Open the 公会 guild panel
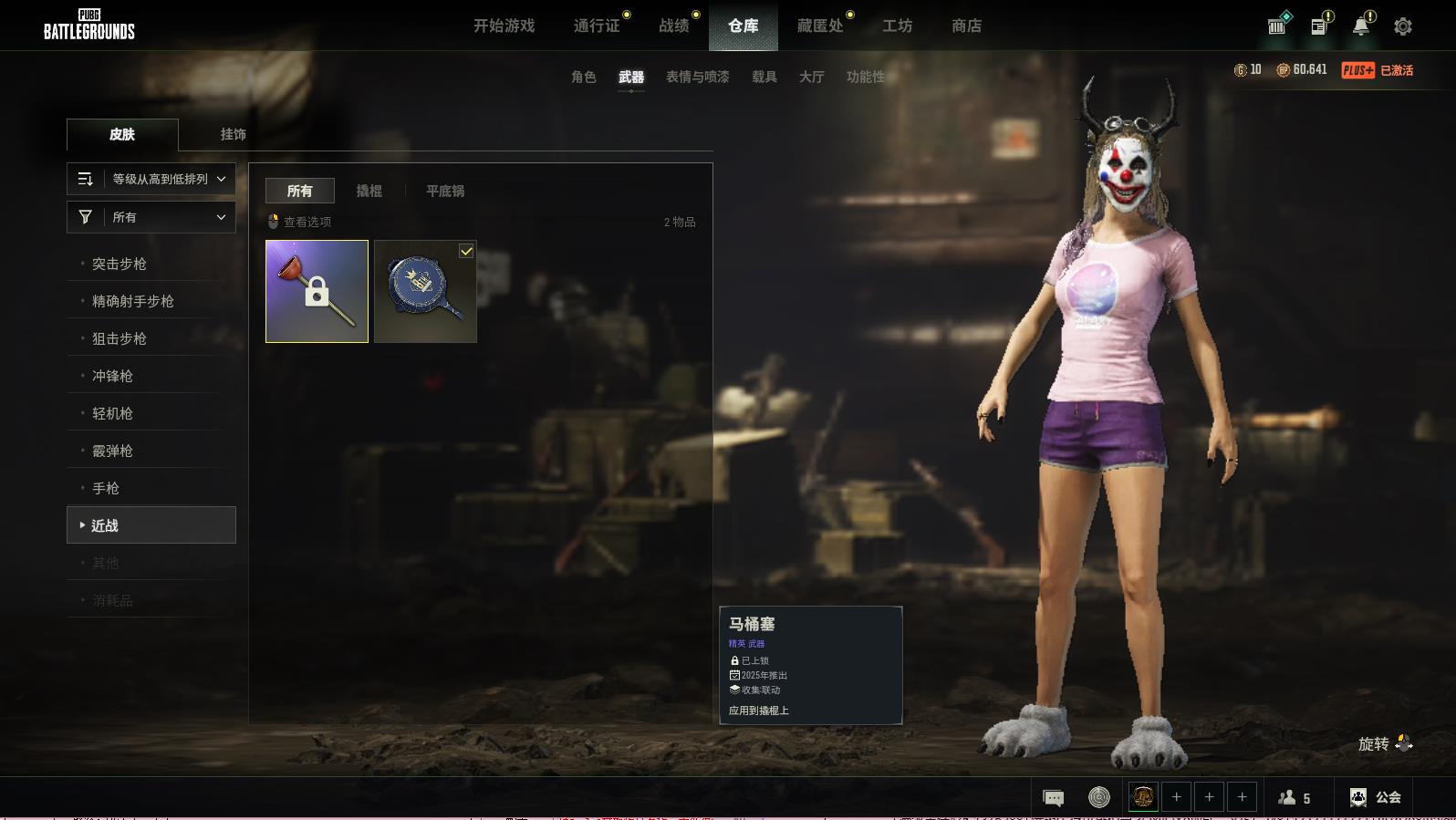The image size is (1456, 820). coord(1376,797)
